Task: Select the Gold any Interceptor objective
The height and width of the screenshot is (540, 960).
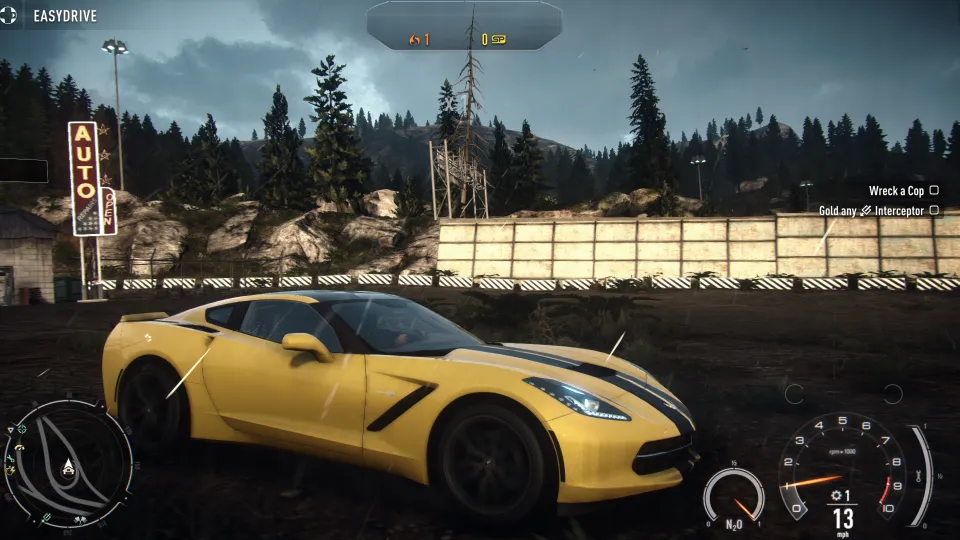Action: click(x=878, y=211)
